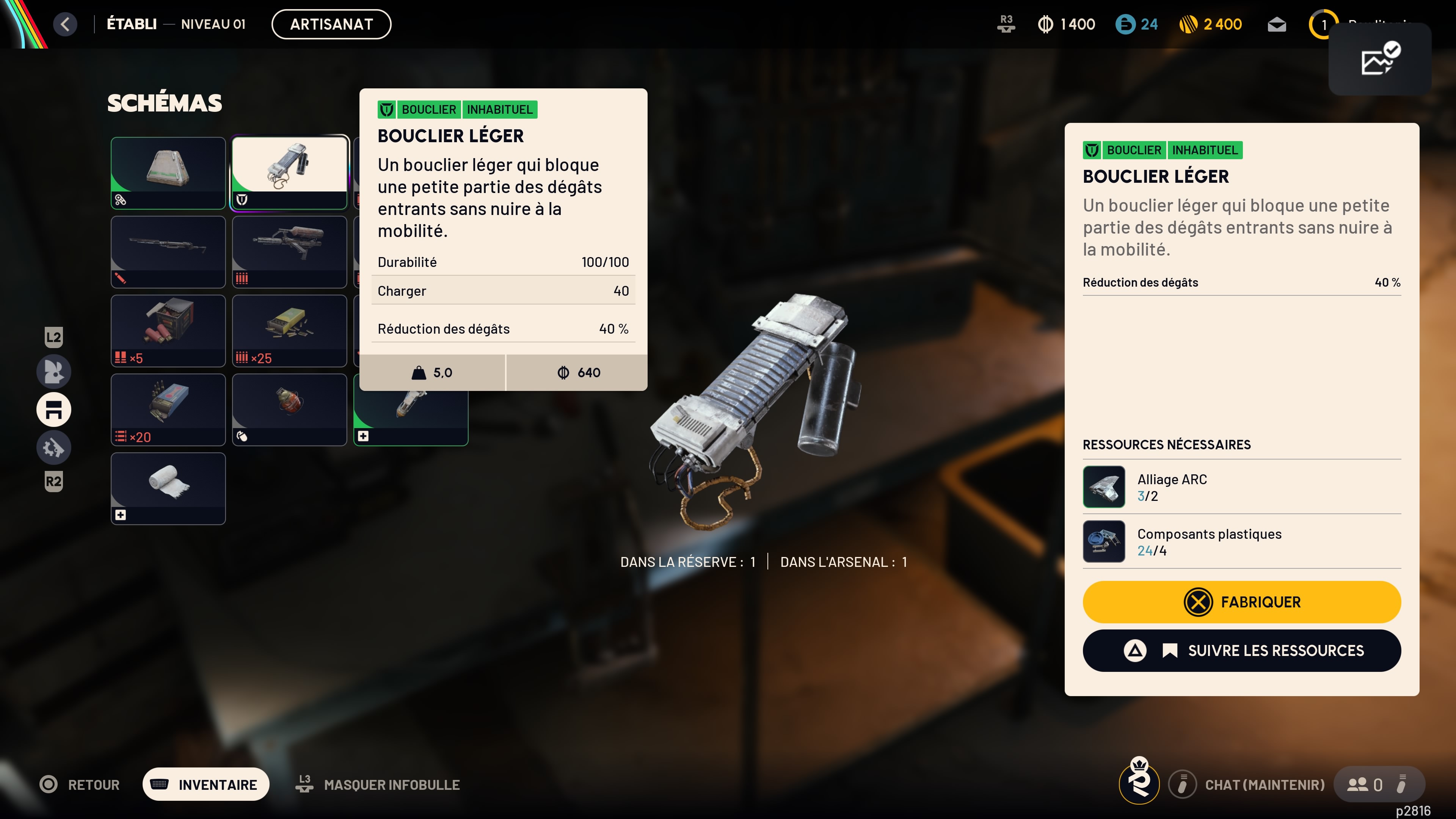
Task: Choose the blue ammo box x20 schematic
Action: tap(168, 409)
